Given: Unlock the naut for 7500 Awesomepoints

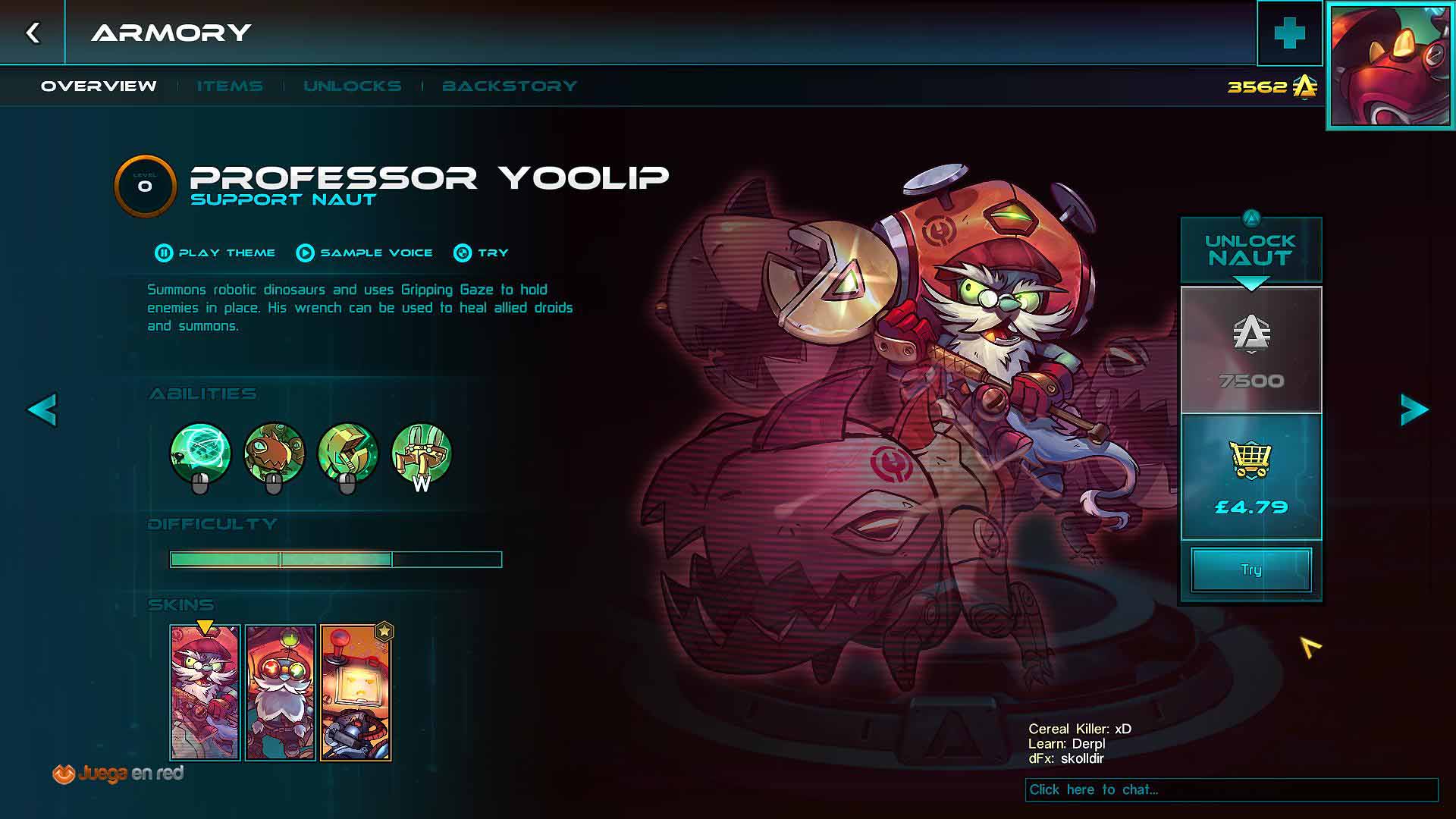Looking at the screenshot, I should [x=1251, y=350].
